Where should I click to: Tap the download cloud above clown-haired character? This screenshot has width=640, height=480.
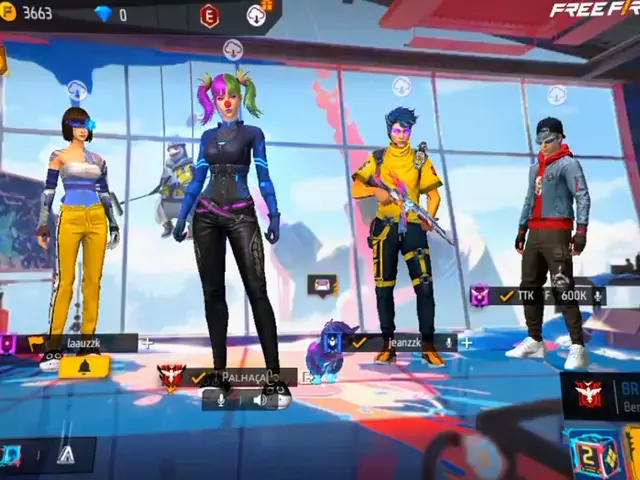click(x=233, y=47)
